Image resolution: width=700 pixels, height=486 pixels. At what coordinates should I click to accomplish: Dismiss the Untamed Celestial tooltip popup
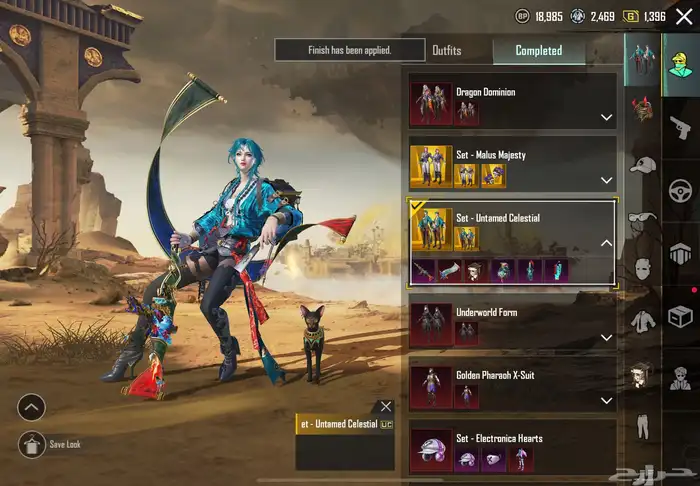click(386, 406)
